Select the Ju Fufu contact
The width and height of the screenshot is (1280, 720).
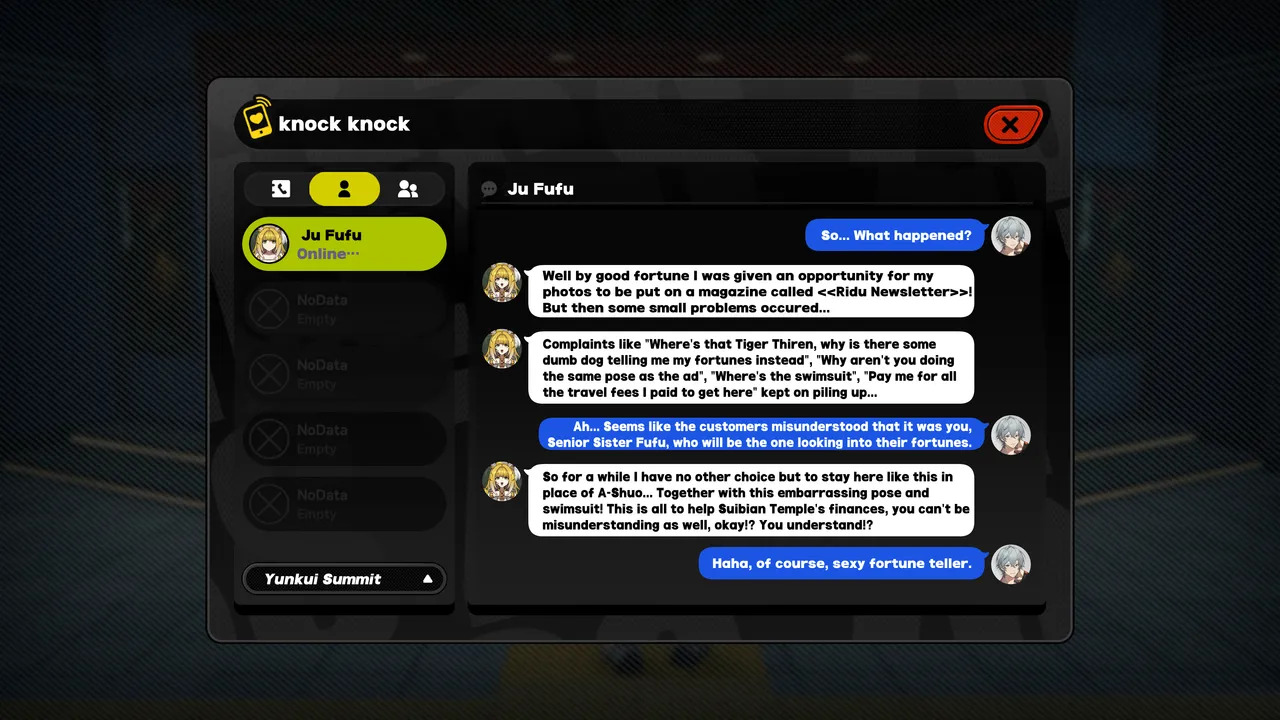[344, 244]
